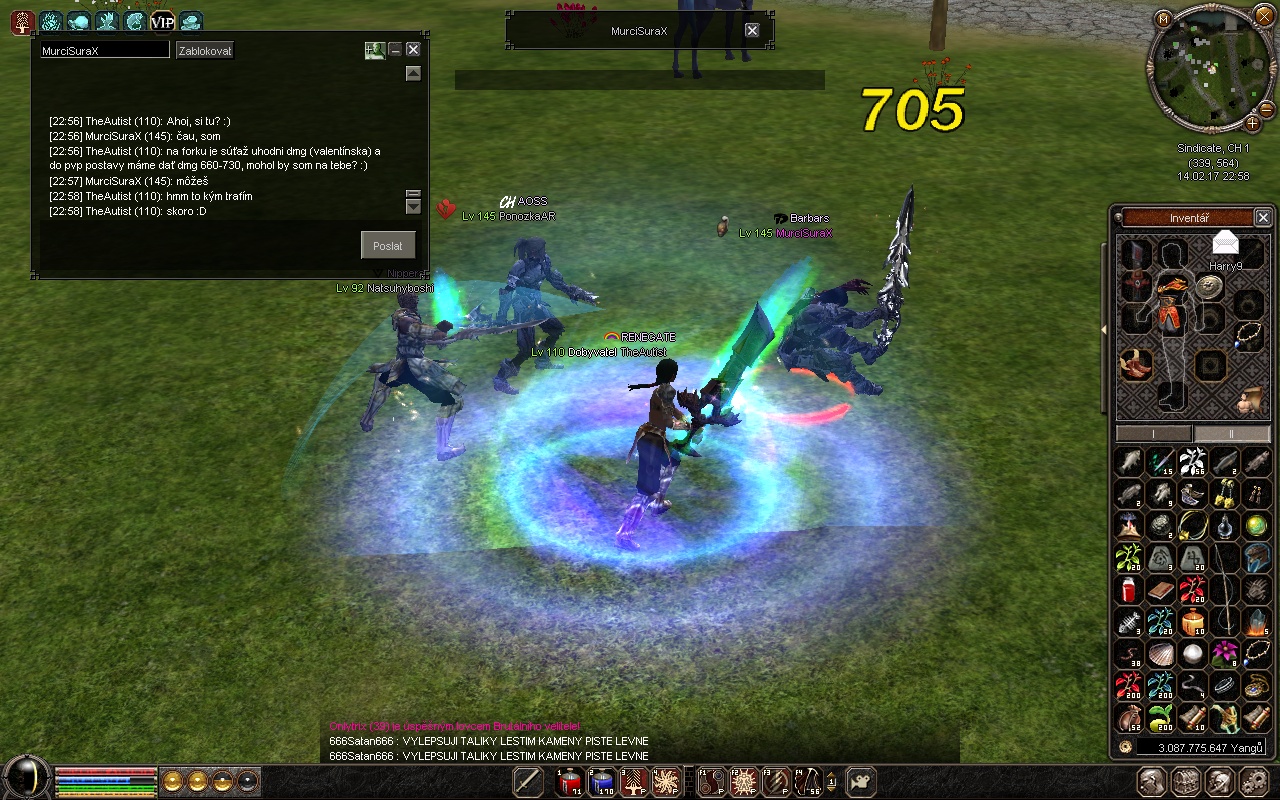
Task: Click the equipped boots slot
Action: pyautogui.click(x=1135, y=364)
